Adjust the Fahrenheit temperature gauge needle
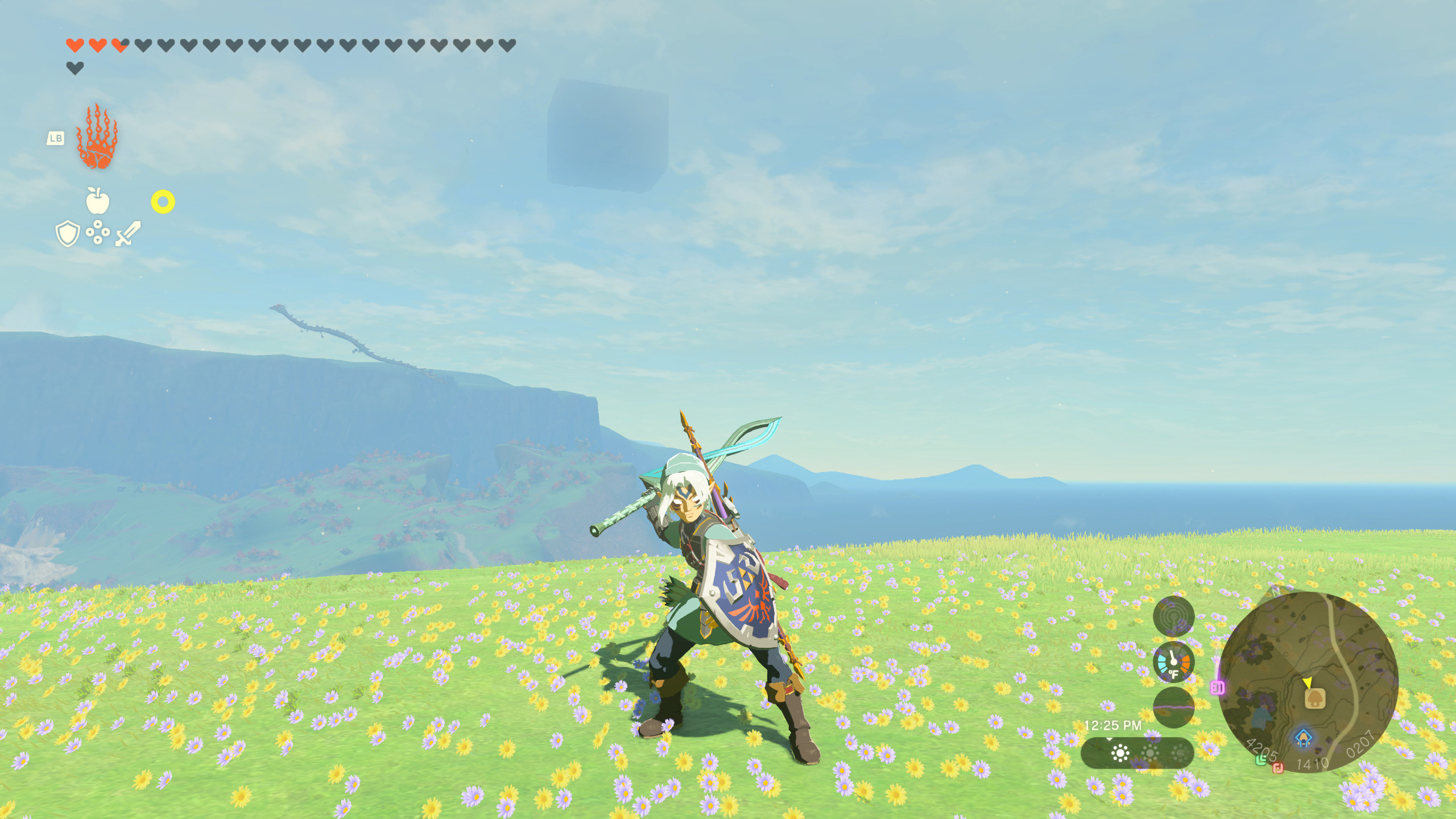 (x=1174, y=660)
